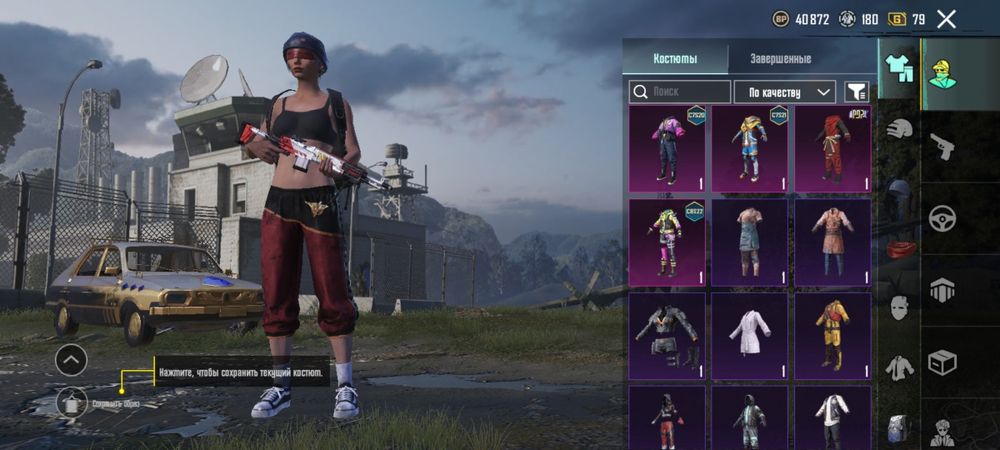Screen dimensions: 1000x450
Task: Select the white lab coat costume
Action: pos(750,336)
